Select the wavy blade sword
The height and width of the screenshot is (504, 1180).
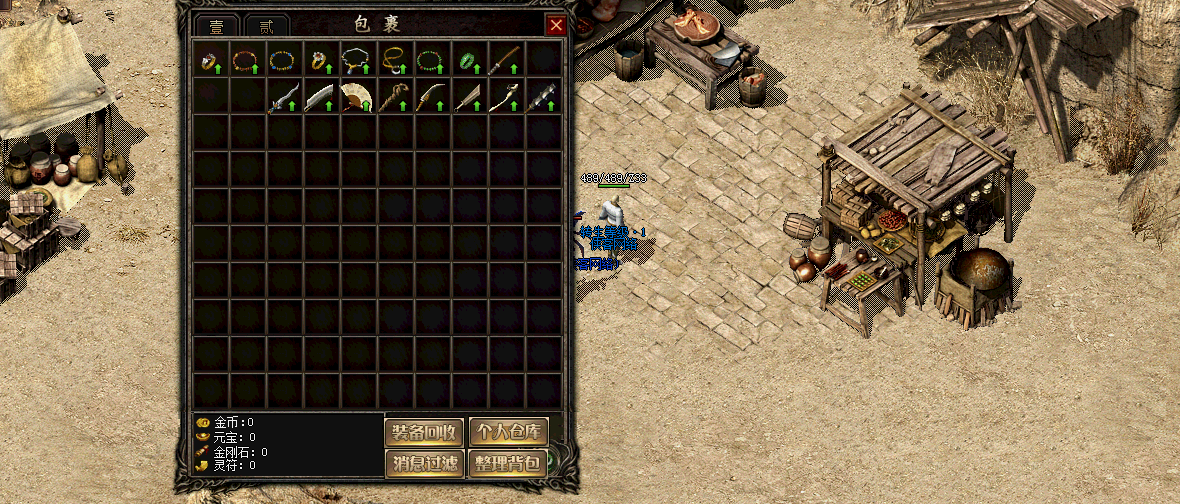(x=283, y=97)
